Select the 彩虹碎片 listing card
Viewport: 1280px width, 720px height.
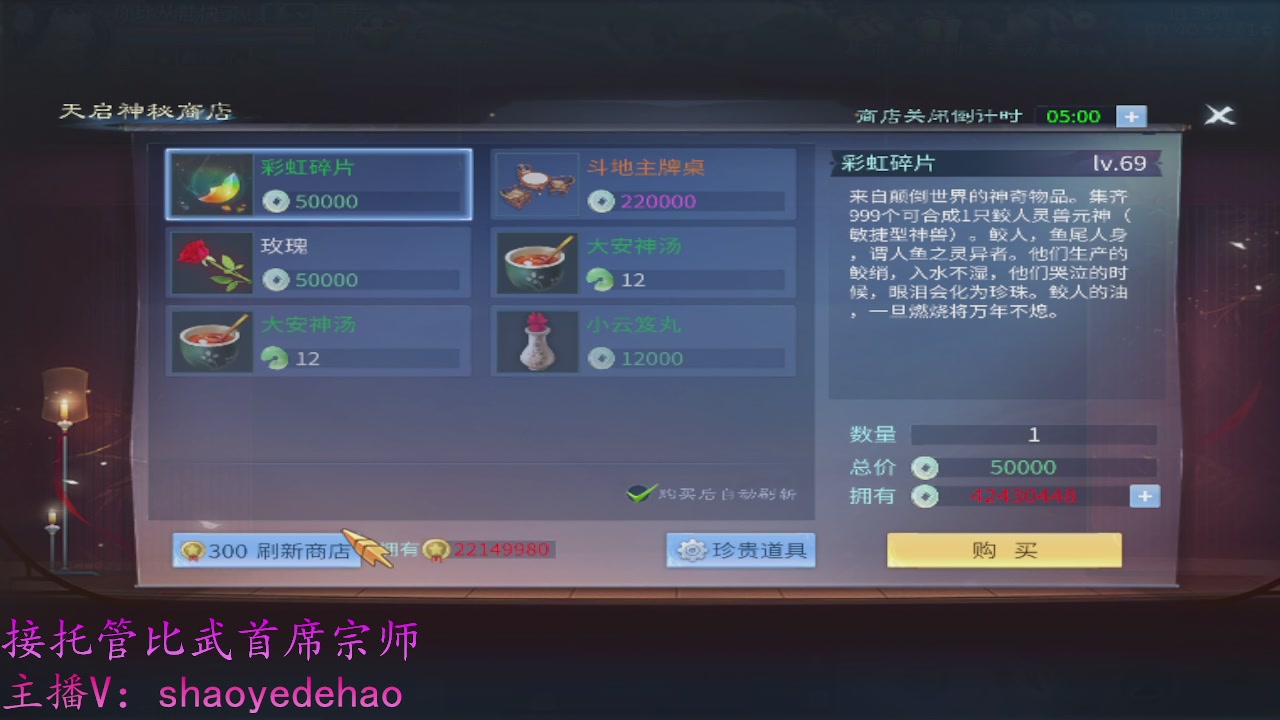pos(317,185)
